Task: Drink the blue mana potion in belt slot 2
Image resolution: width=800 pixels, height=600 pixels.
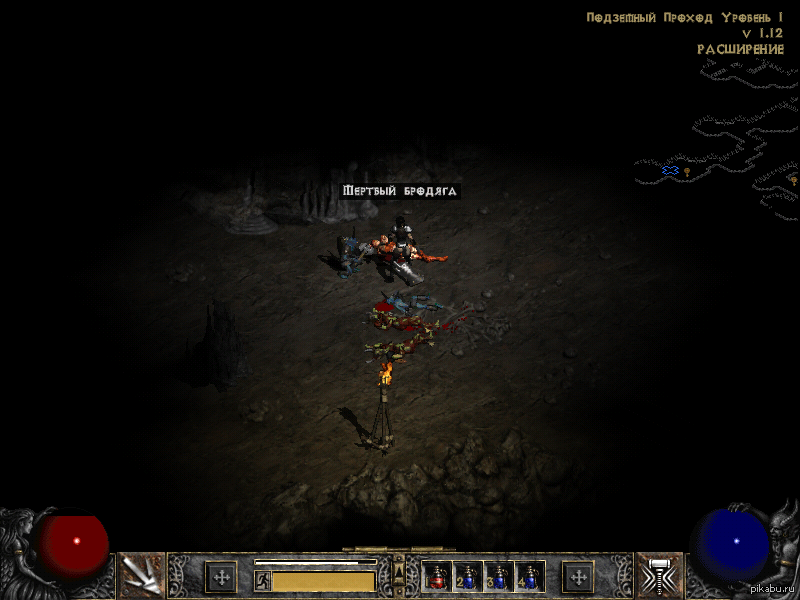Action: coord(467,577)
